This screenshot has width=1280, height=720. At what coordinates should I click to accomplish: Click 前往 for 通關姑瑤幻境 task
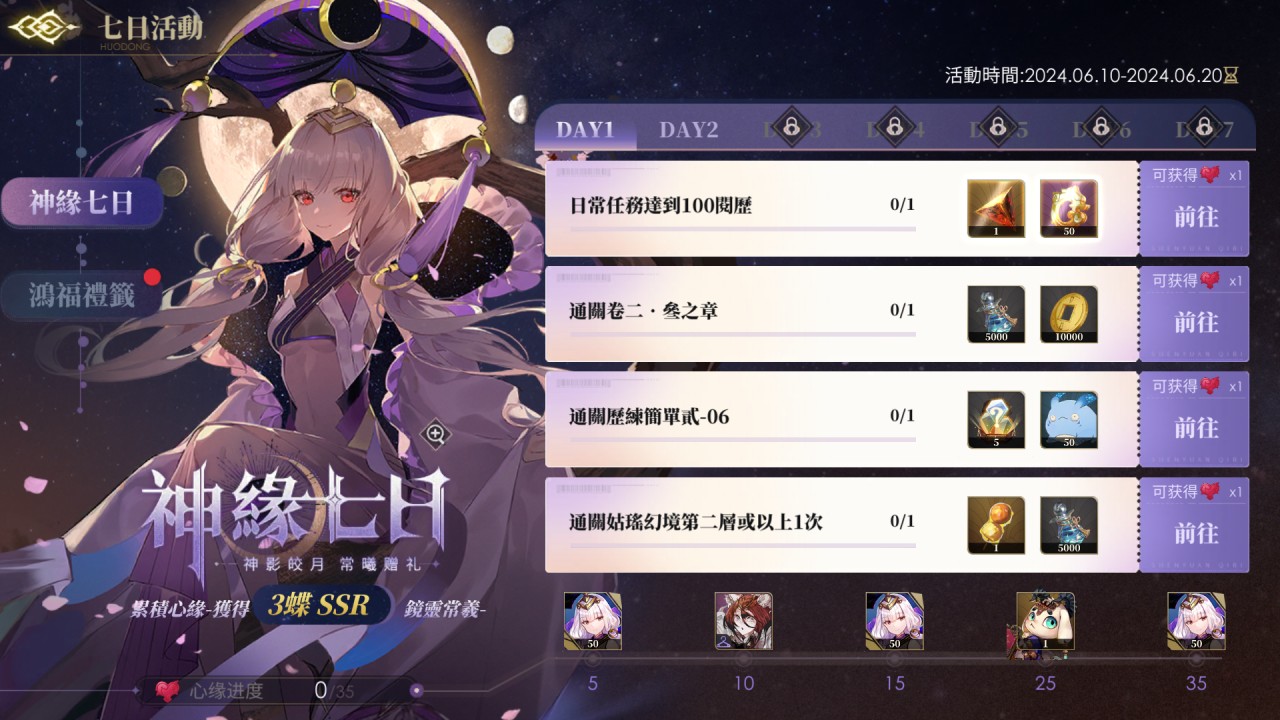pyautogui.click(x=1196, y=534)
